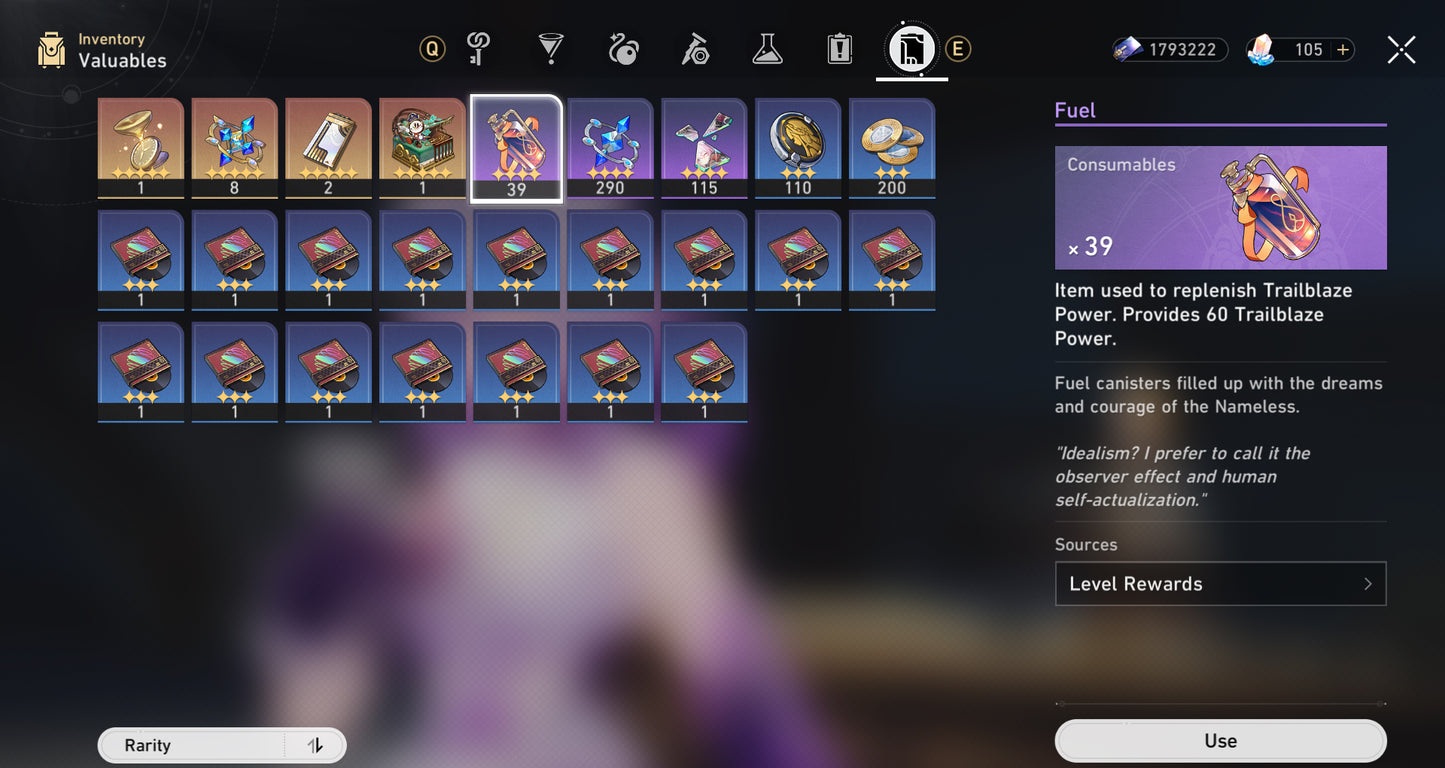Click the plus button beside 105
The width and height of the screenshot is (1445, 768).
tap(1343, 50)
